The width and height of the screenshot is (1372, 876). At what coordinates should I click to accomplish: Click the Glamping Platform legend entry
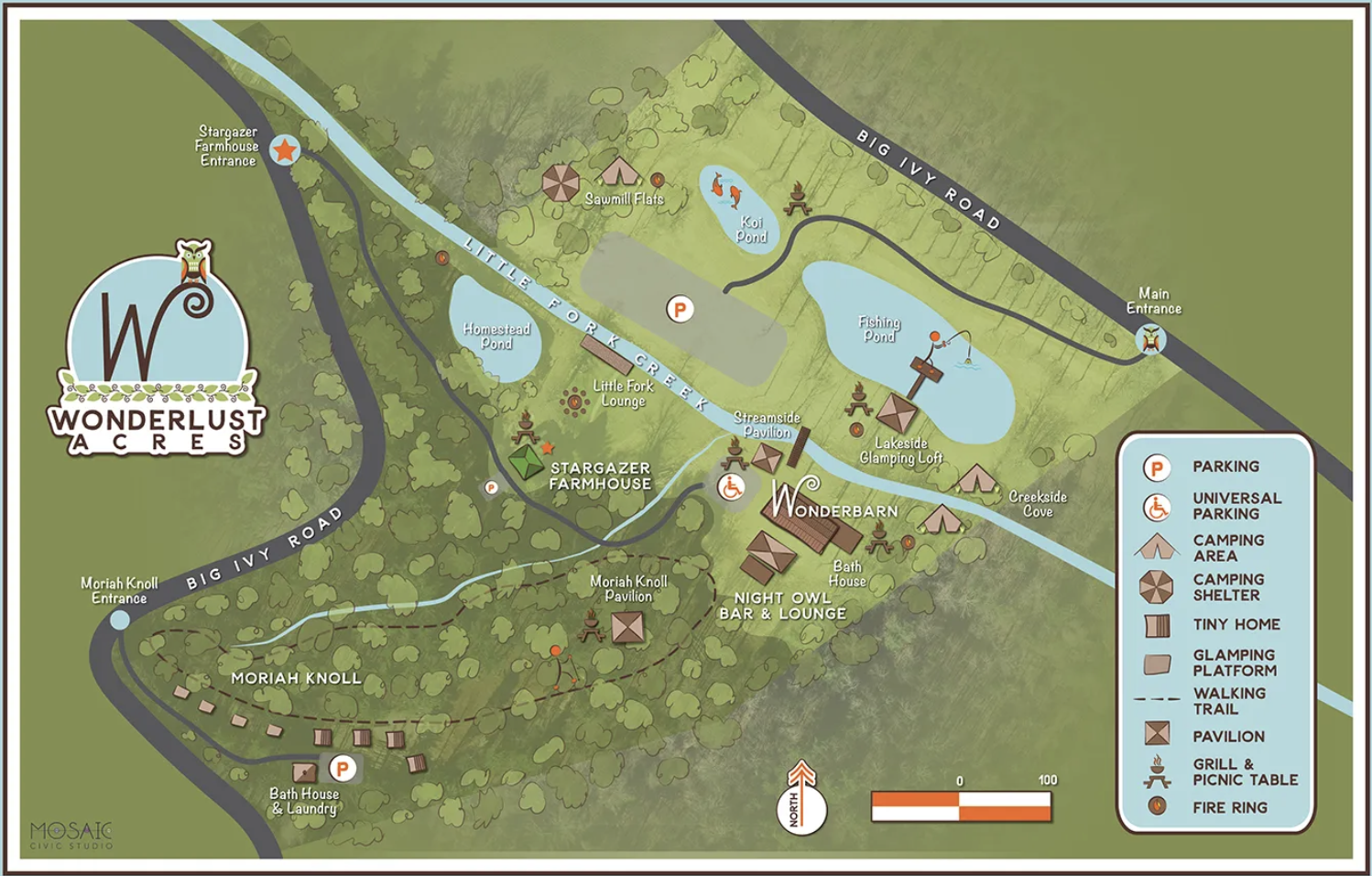pos(1233,662)
